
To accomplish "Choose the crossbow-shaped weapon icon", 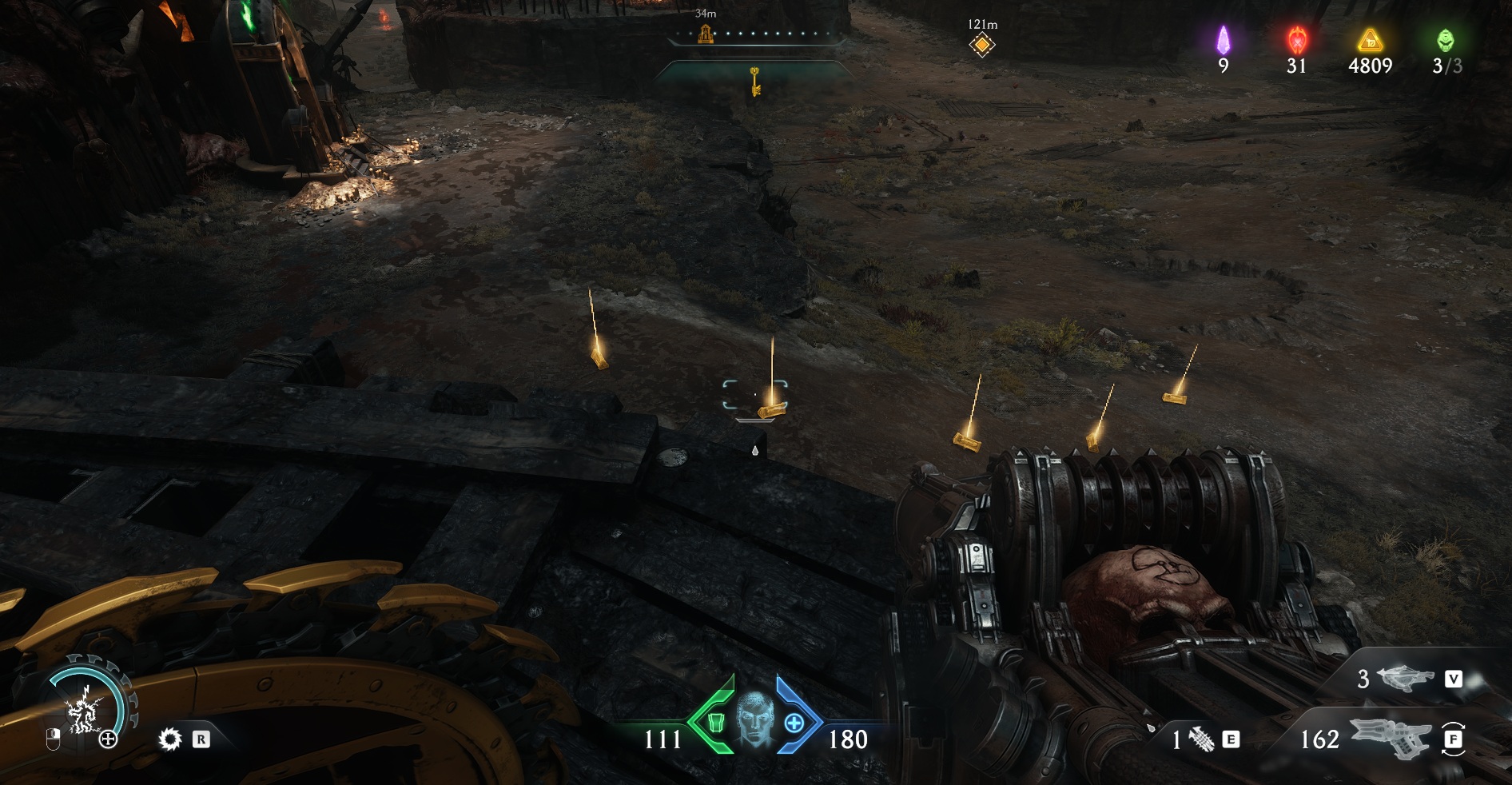I will (x=1406, y=679).
